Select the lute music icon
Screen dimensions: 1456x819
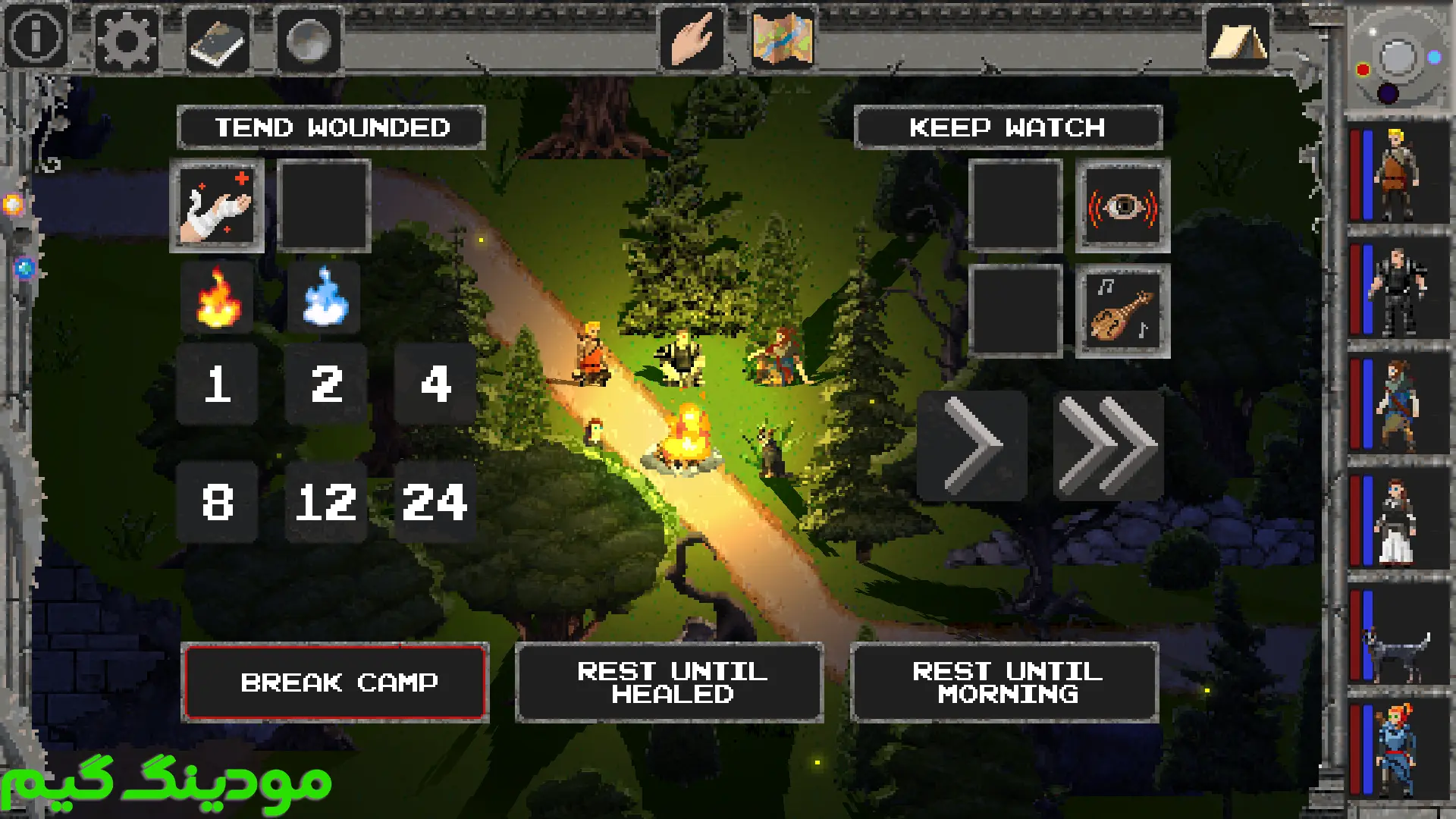click(1122, 311)
